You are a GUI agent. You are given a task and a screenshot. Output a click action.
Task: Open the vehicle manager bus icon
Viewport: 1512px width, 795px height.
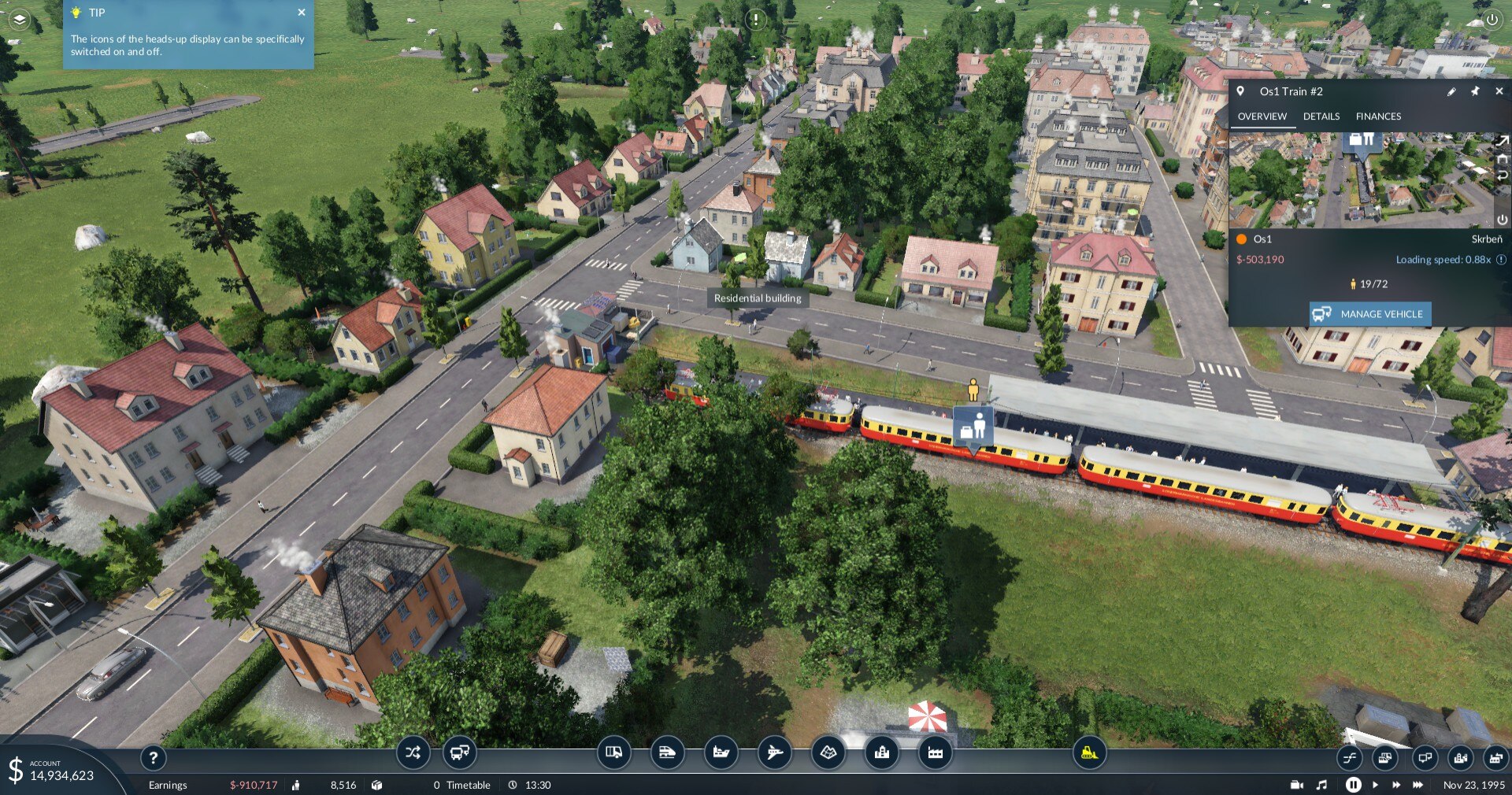[459, 753]
